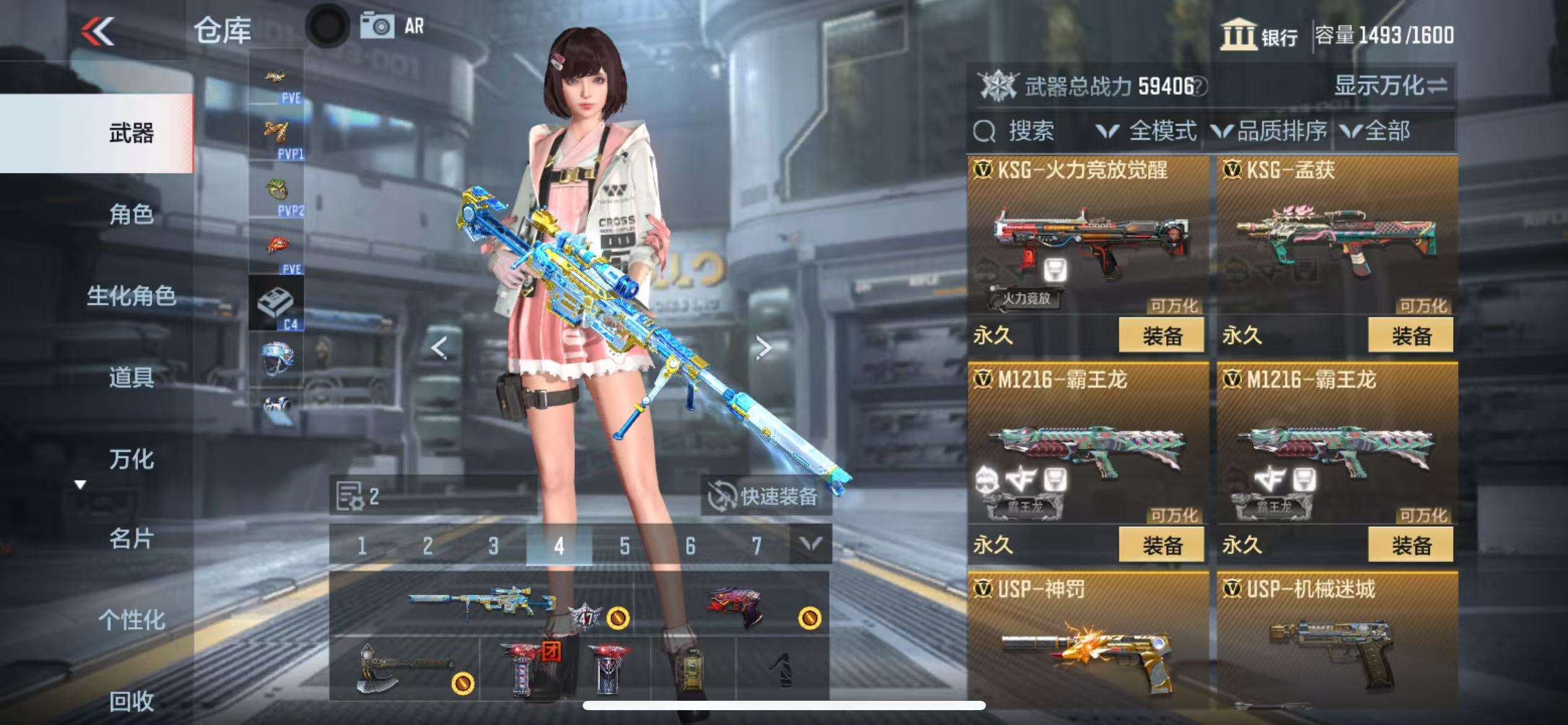Toggle the 显示万化 display switch
Screen dimensions: 1568x725
(x=1391, y=86)
